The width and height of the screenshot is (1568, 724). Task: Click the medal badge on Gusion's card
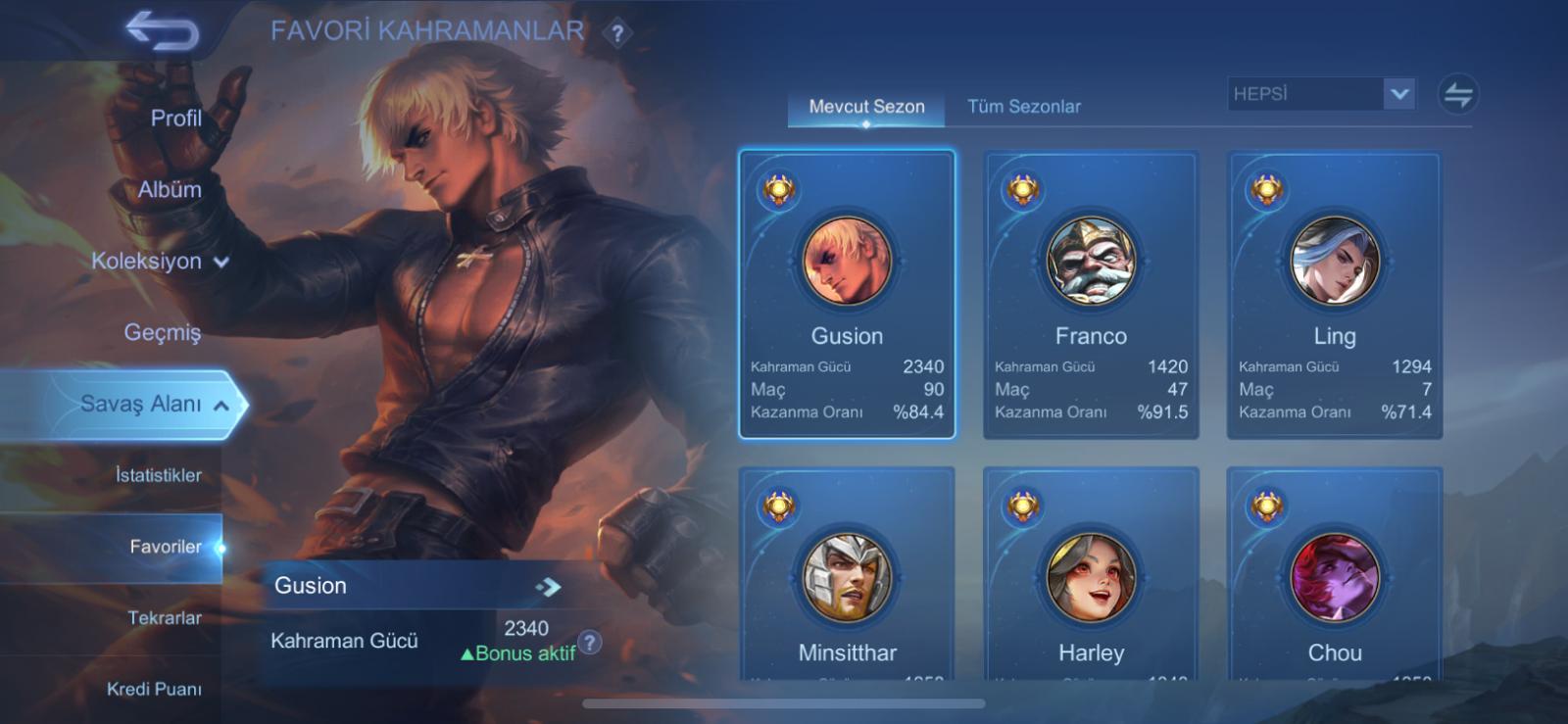coord(777,189)
